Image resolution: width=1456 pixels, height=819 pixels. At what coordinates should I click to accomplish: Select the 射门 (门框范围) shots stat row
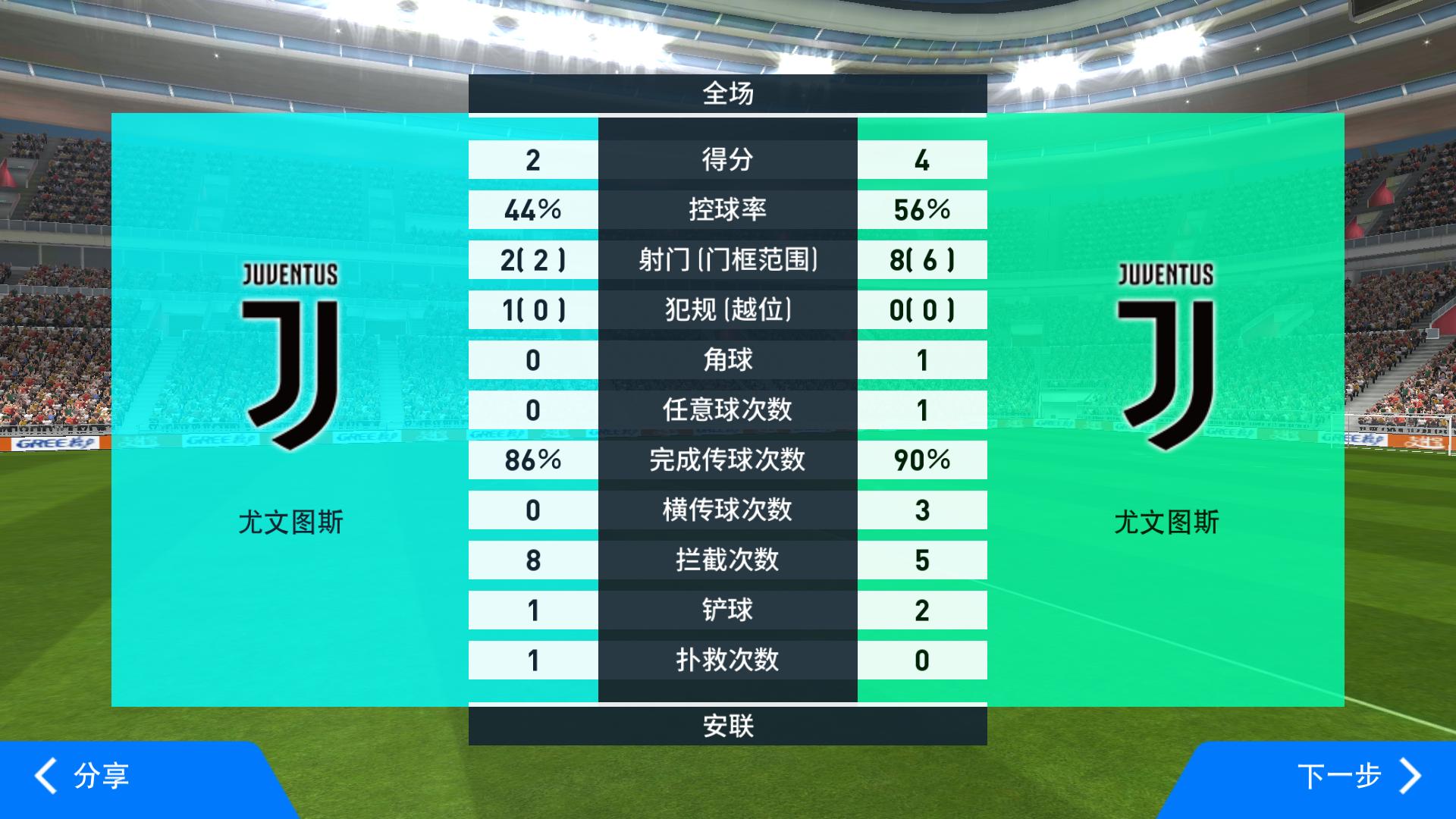click(x=726, y=259)
